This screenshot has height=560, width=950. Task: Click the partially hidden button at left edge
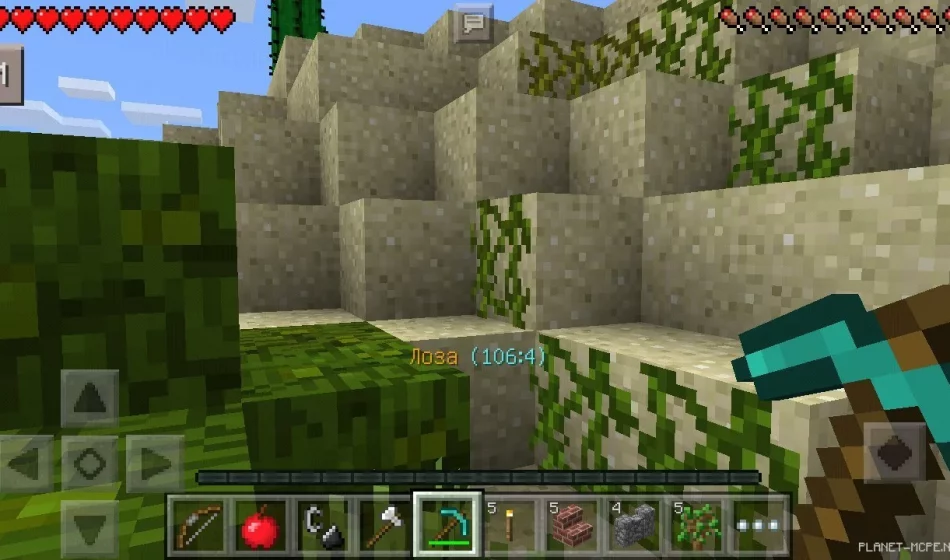click(x=10, y=74)
